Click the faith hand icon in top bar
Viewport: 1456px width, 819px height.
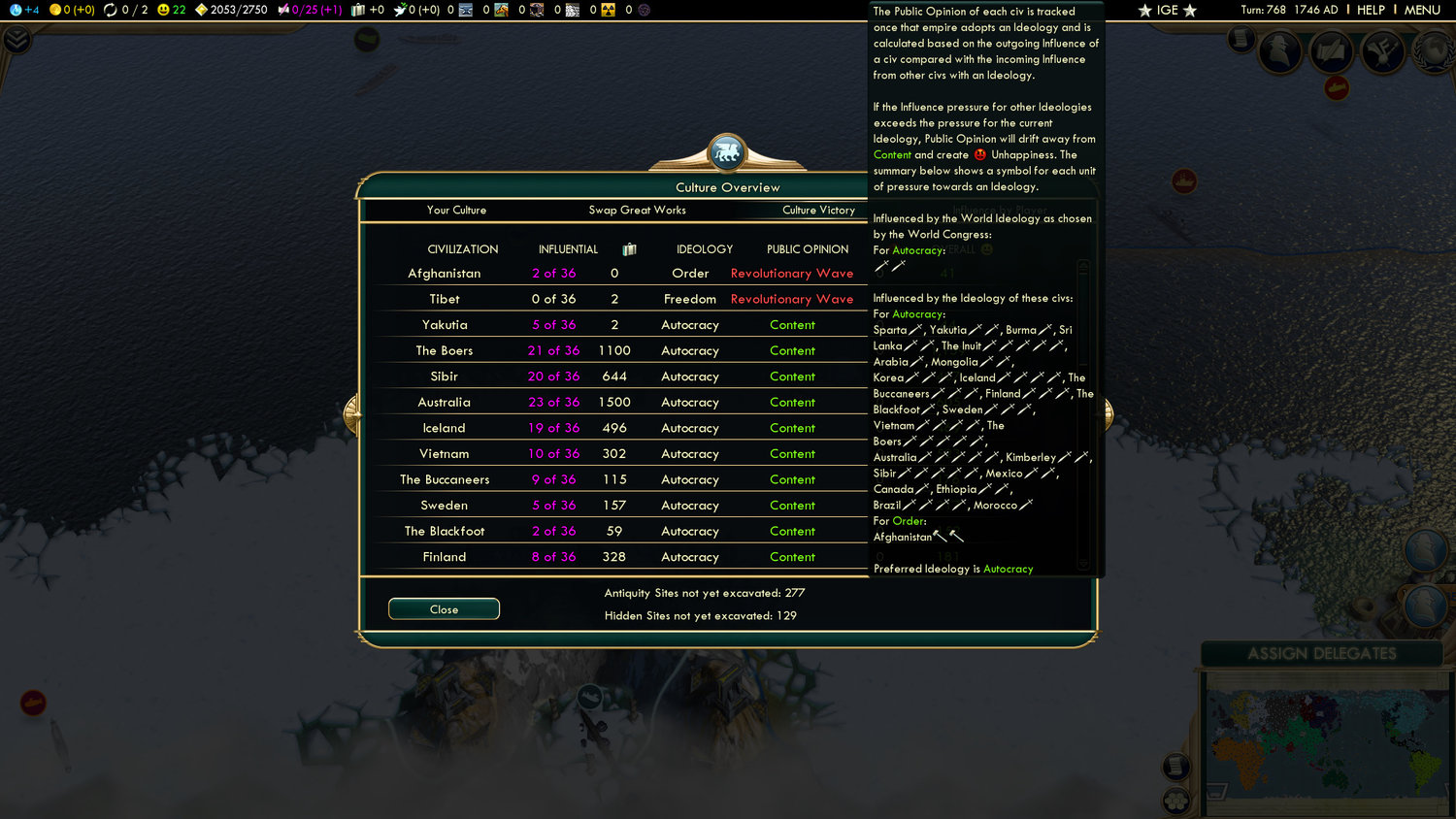(x=399, y=11)
